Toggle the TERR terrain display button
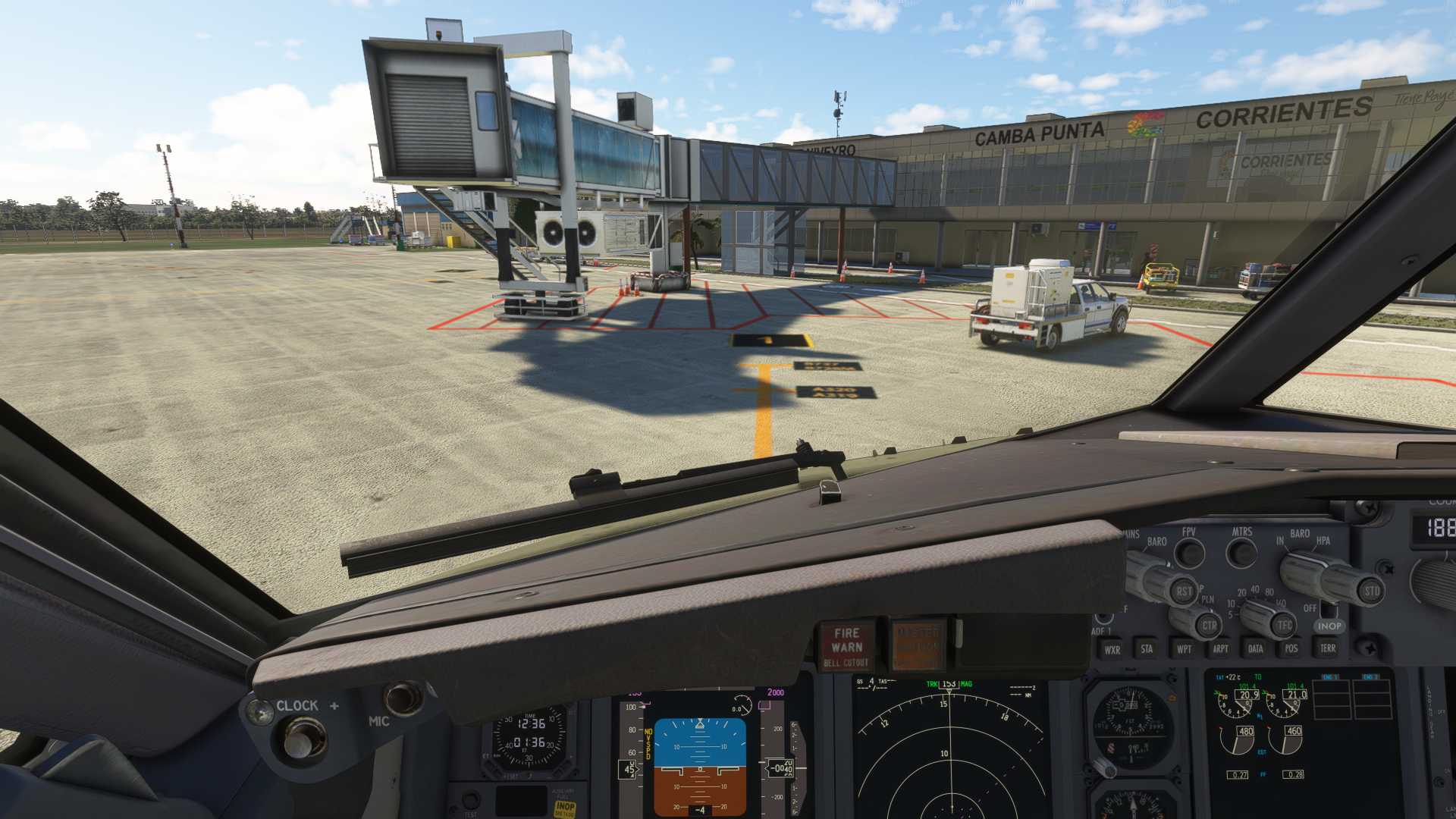Screen dimensions: 1456x819 1327,648
